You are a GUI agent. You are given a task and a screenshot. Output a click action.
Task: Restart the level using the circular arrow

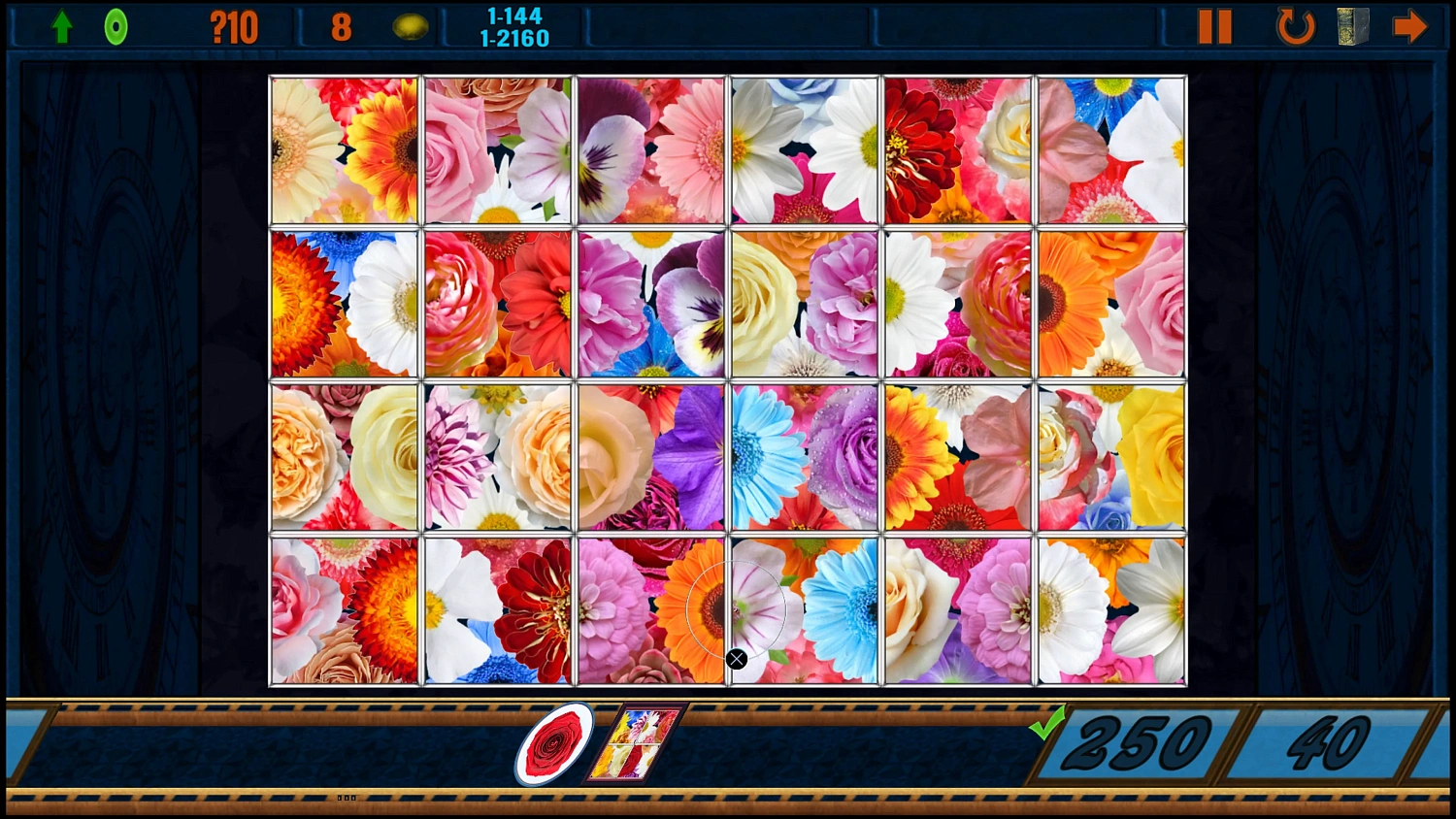coord(1294,25)
